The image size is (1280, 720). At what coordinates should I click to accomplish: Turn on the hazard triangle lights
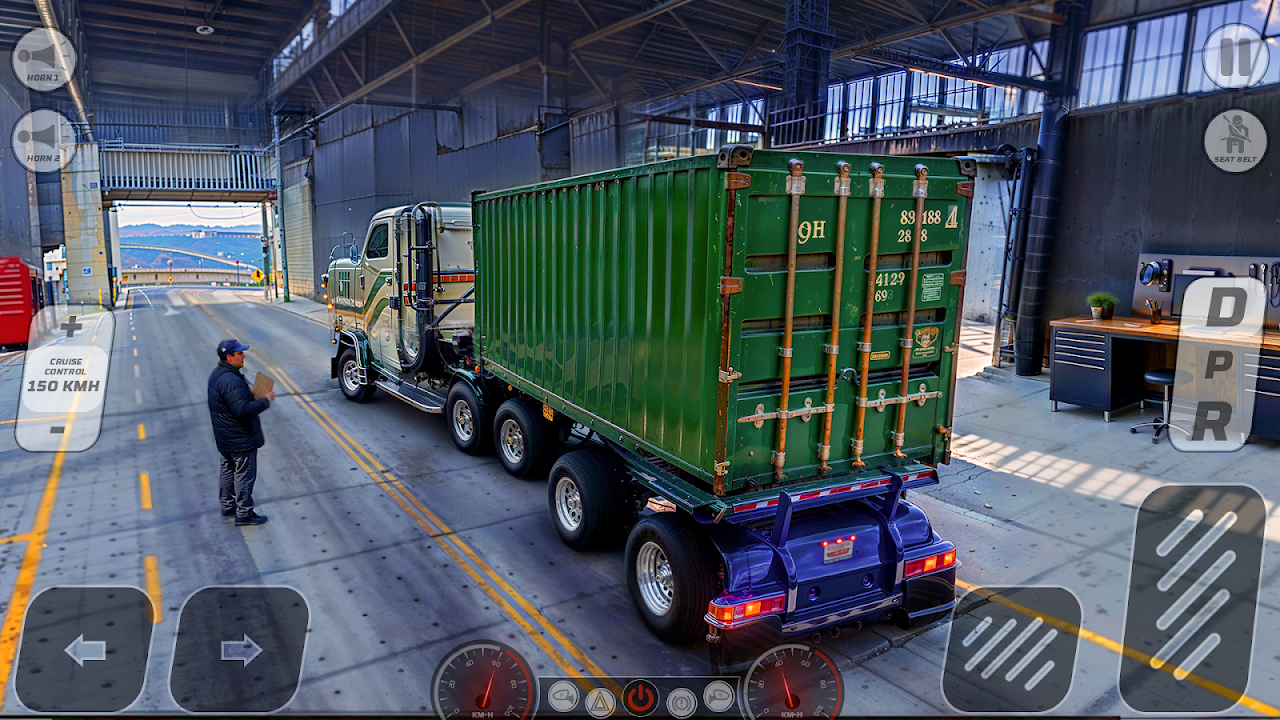pyautogui.click(x=600, y=702)
